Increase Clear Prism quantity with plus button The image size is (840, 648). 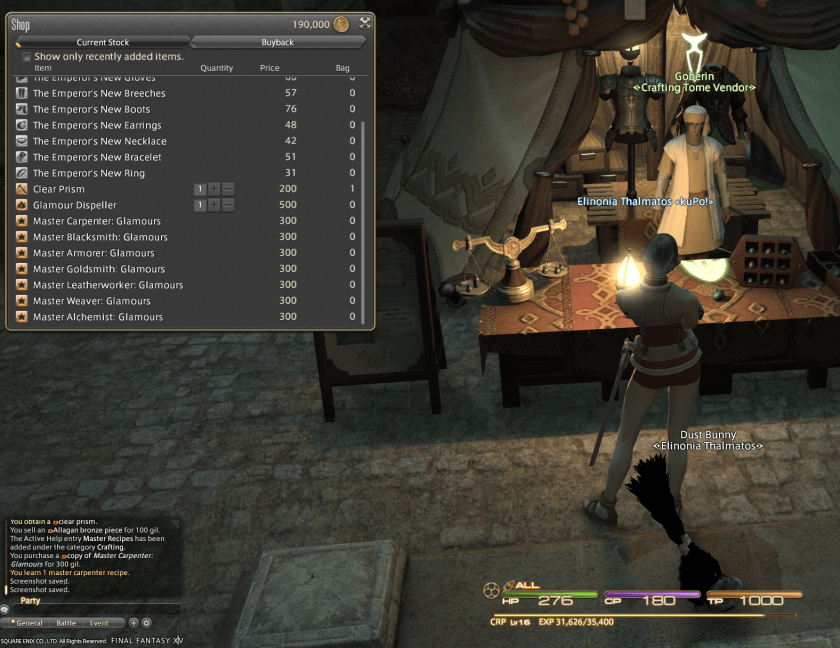(214, 189)
